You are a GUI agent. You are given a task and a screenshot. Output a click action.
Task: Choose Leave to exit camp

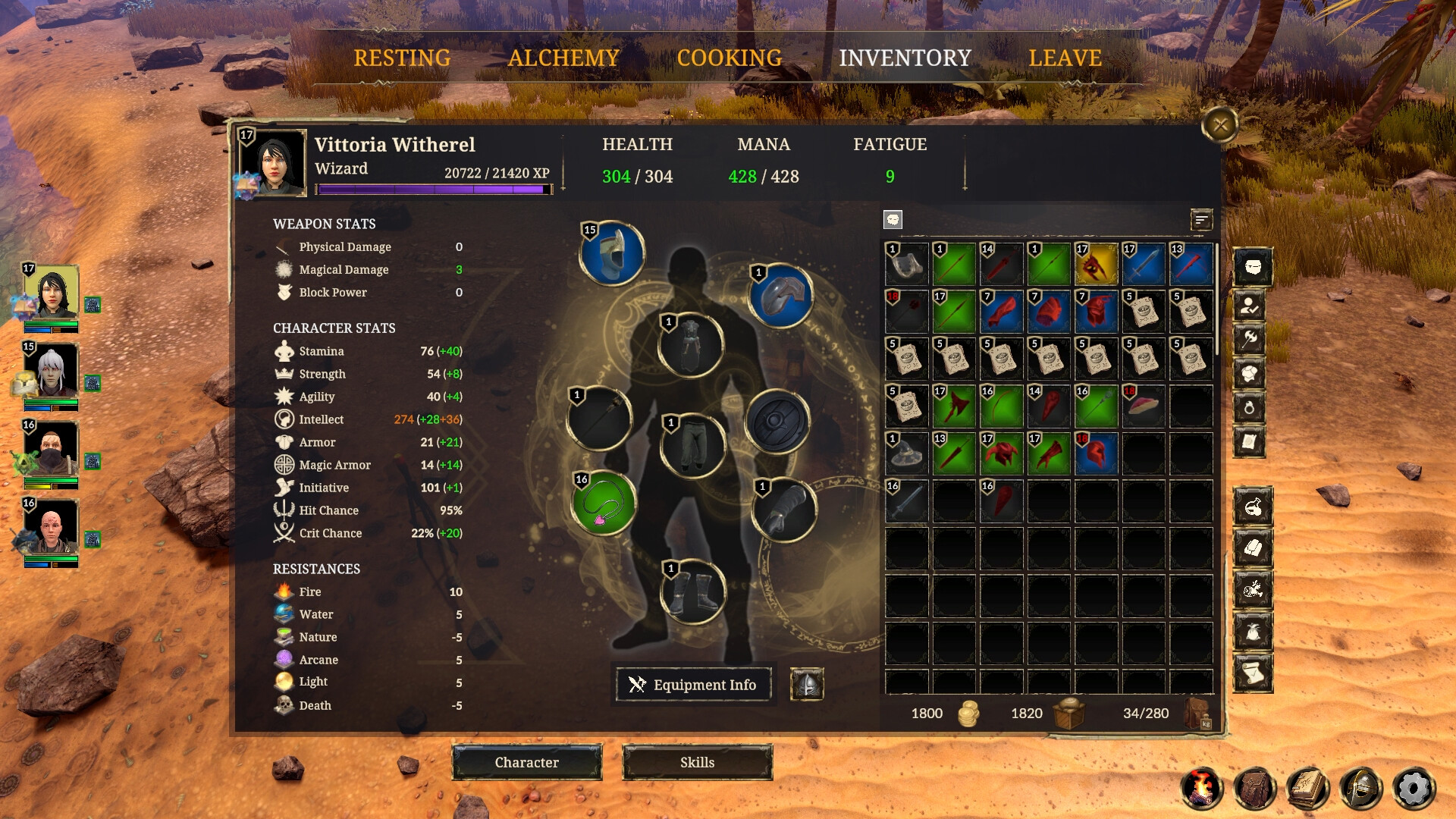[1065, 58]
